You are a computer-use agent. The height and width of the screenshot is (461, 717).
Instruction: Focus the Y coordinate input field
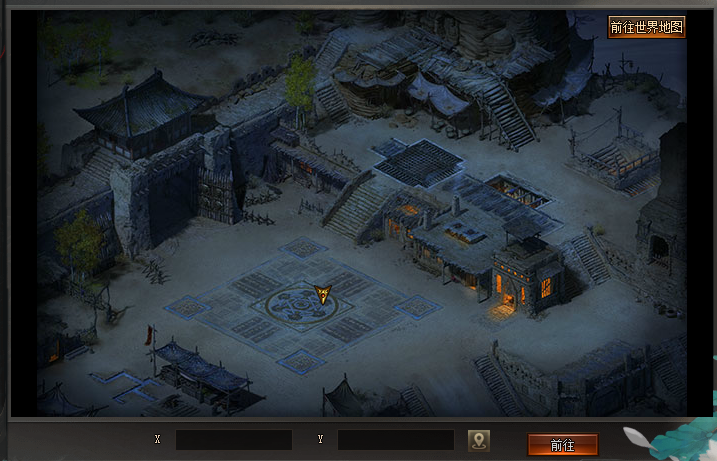(x=396, y=440)
